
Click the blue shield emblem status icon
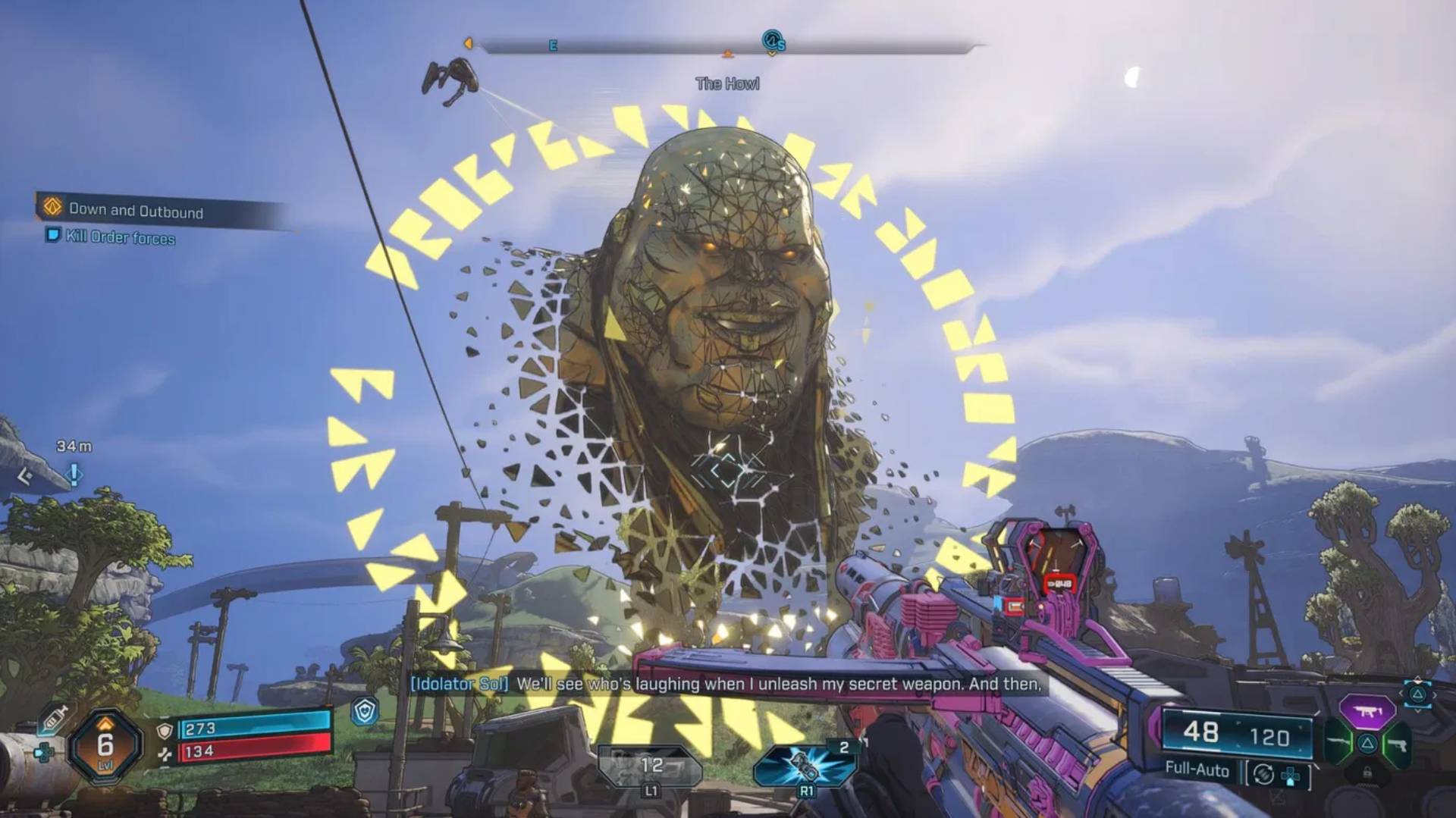click(x=366, y=711)
